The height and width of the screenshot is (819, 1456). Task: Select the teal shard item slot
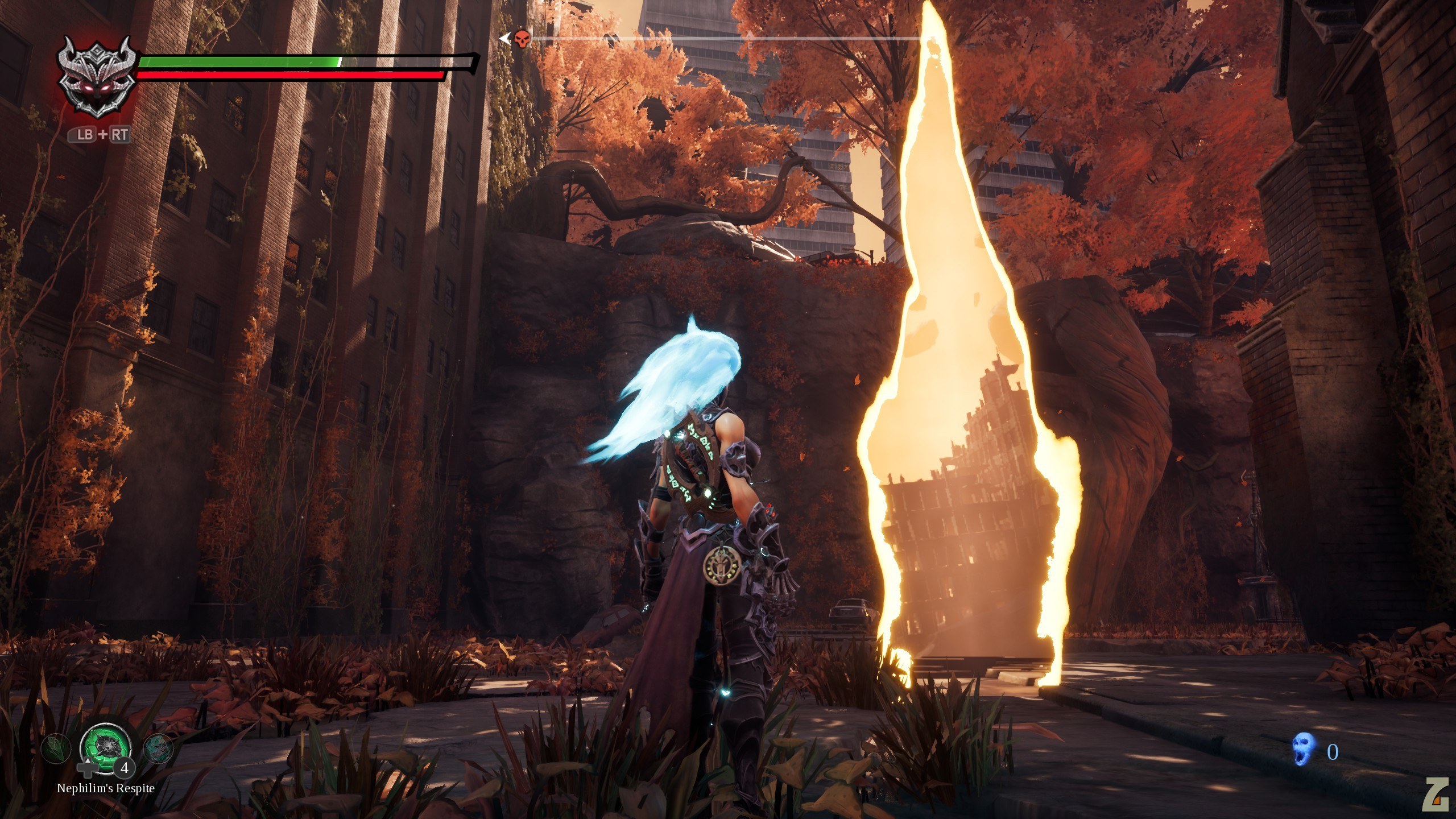157,749
